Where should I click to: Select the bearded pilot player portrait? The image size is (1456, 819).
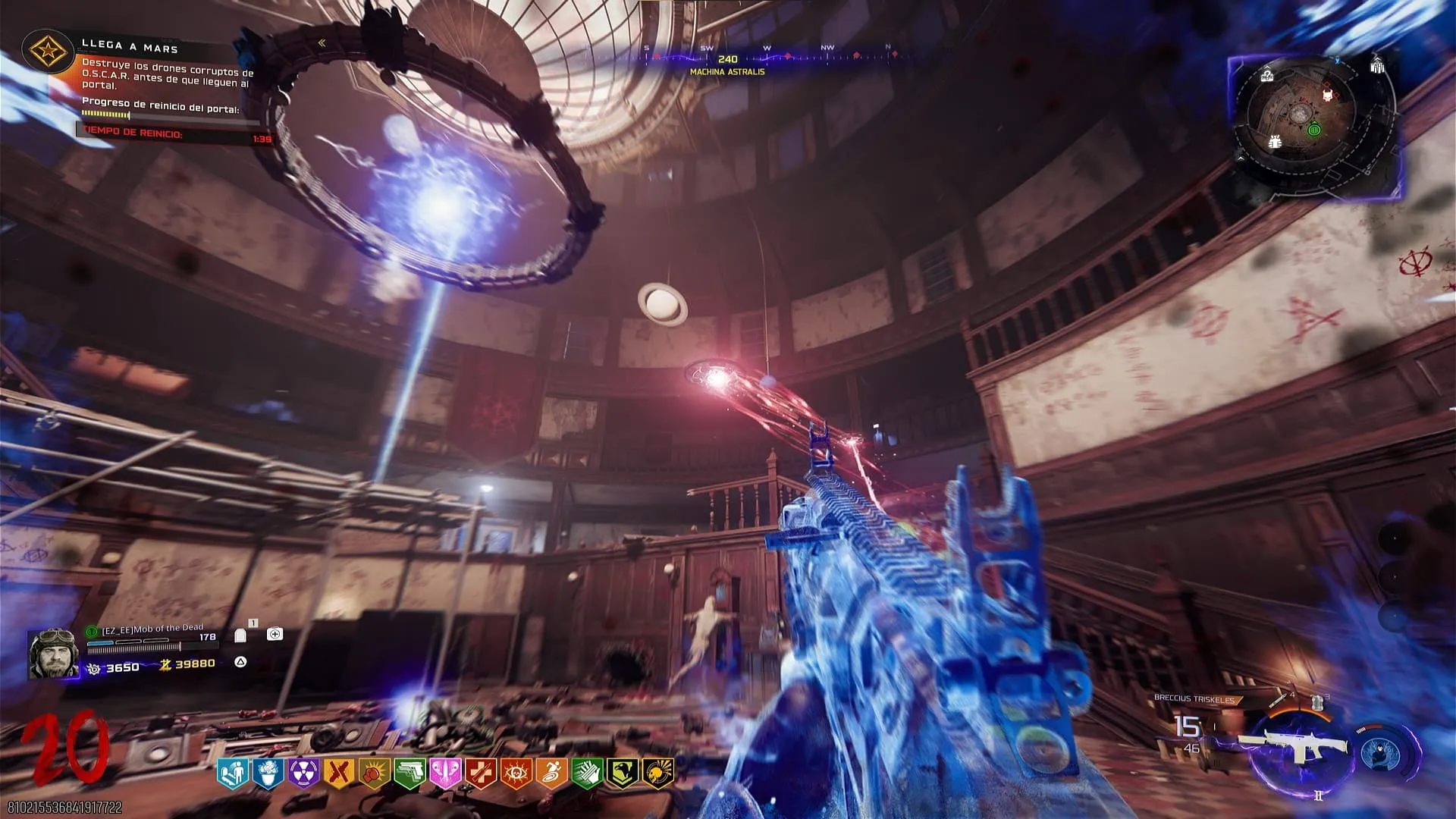[x=53, y=653]
